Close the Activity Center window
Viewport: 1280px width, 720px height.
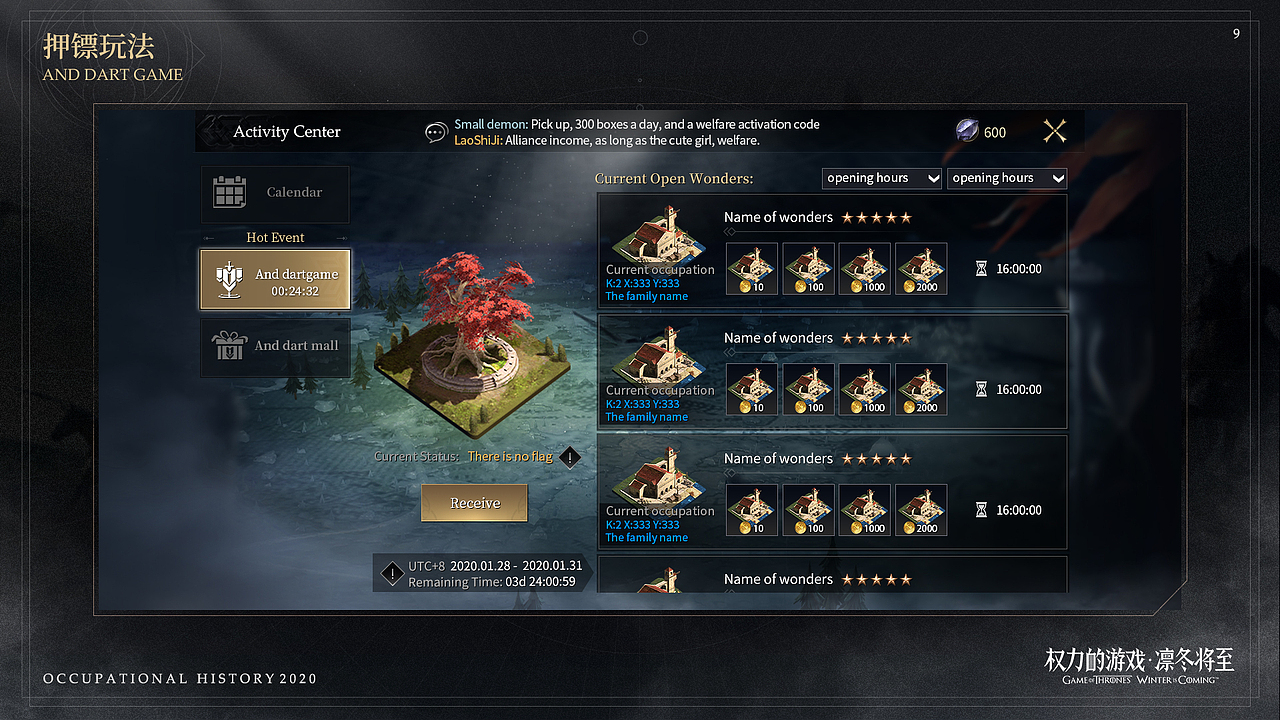(1055, 131)
